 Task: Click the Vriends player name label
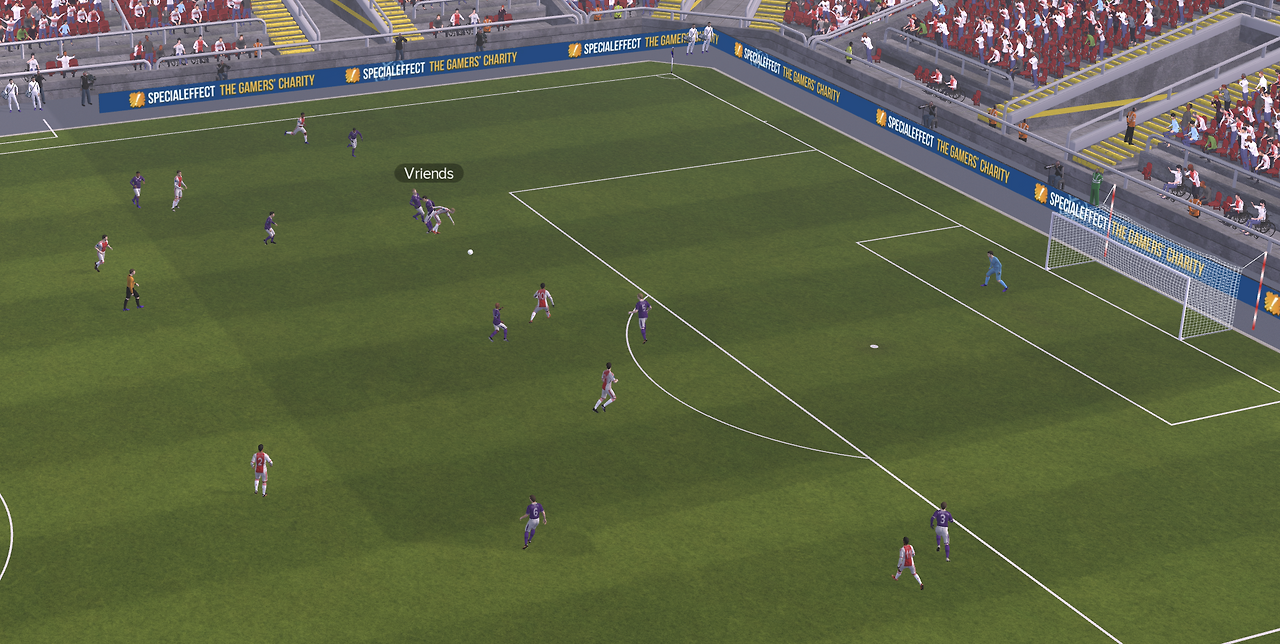(429, 174)
